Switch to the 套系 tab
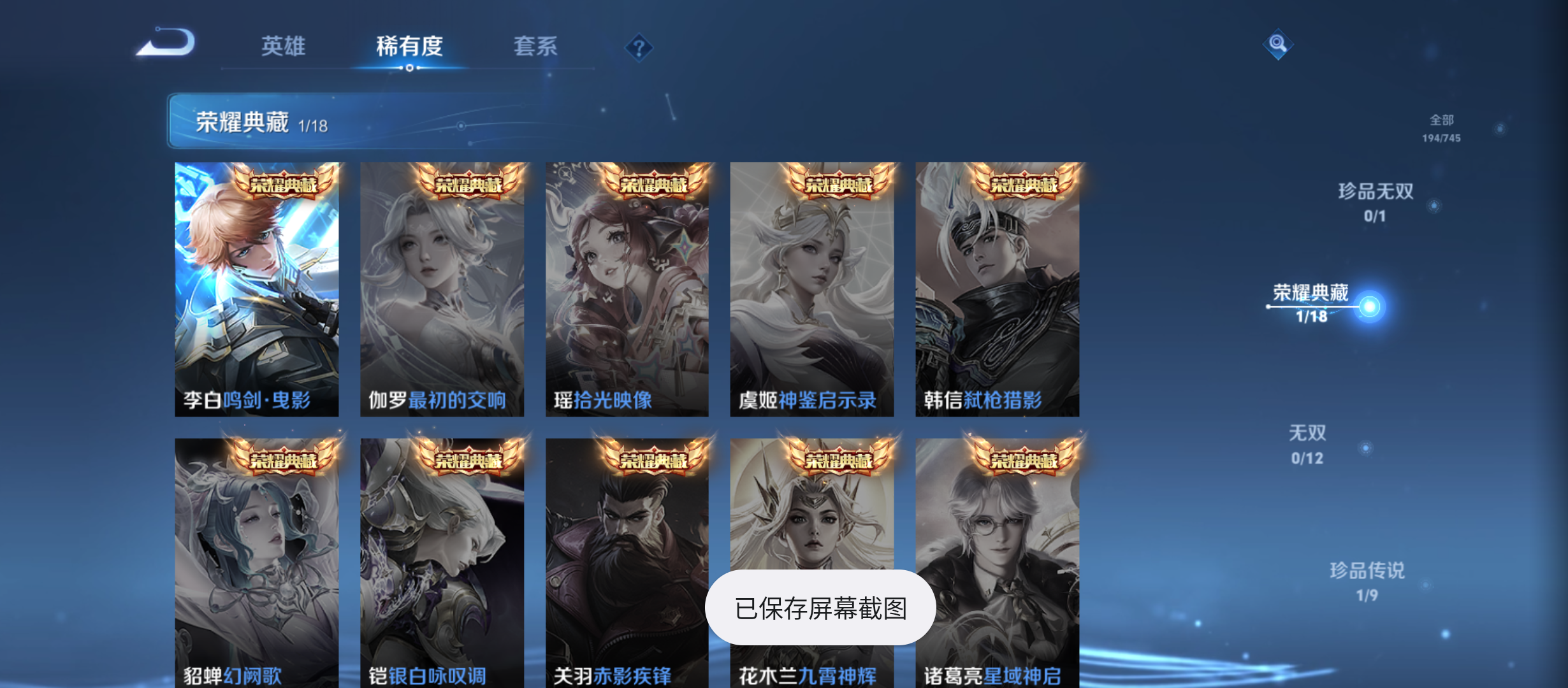Image resolution: width=1568 pixels, height=688 pixels. click(537, 47)
